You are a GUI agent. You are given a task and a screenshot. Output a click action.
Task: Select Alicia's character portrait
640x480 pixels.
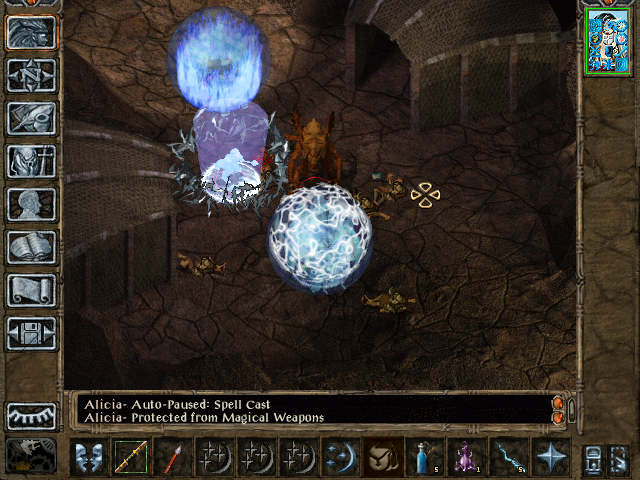606,41
